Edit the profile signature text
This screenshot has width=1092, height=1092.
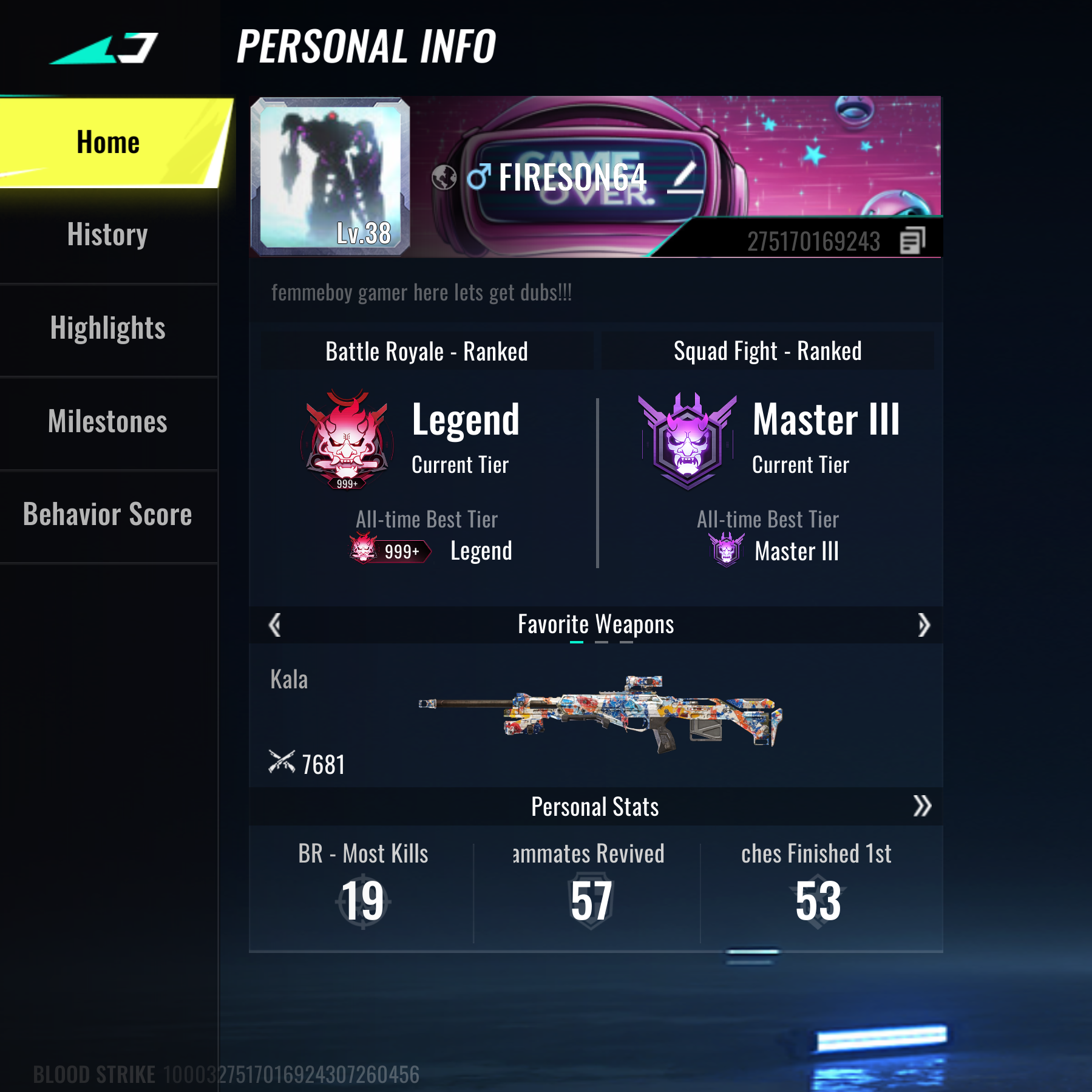point(421,293)
